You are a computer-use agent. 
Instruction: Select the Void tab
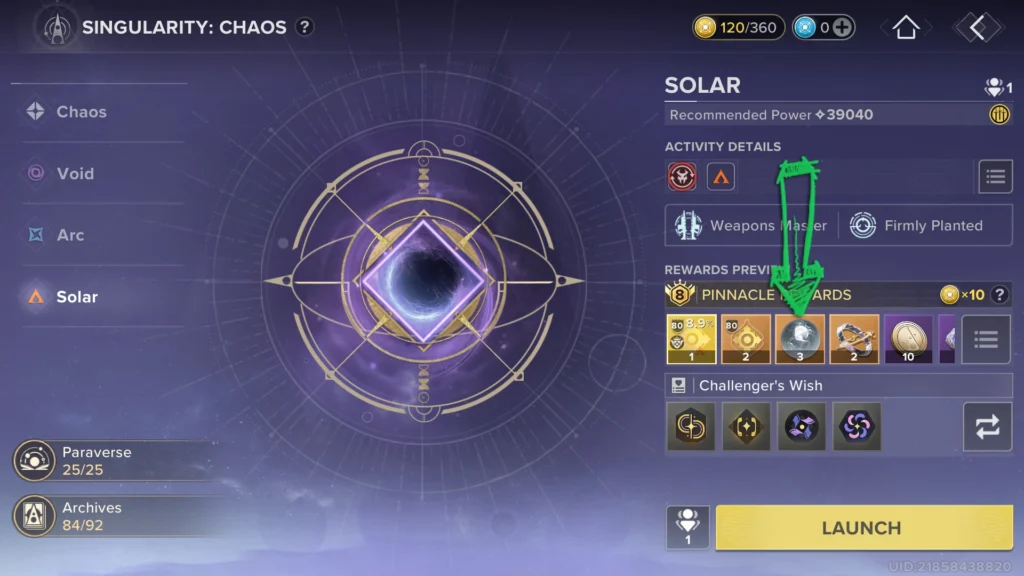coord(75,173)
